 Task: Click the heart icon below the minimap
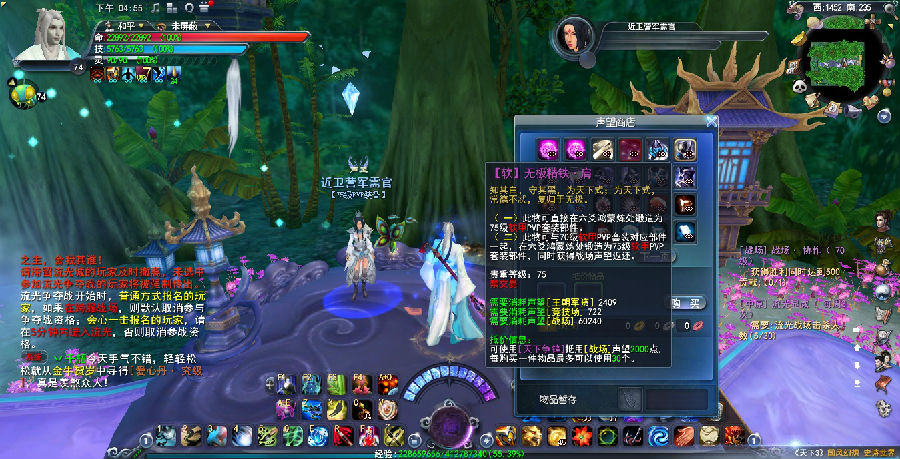tap(872, 102)
